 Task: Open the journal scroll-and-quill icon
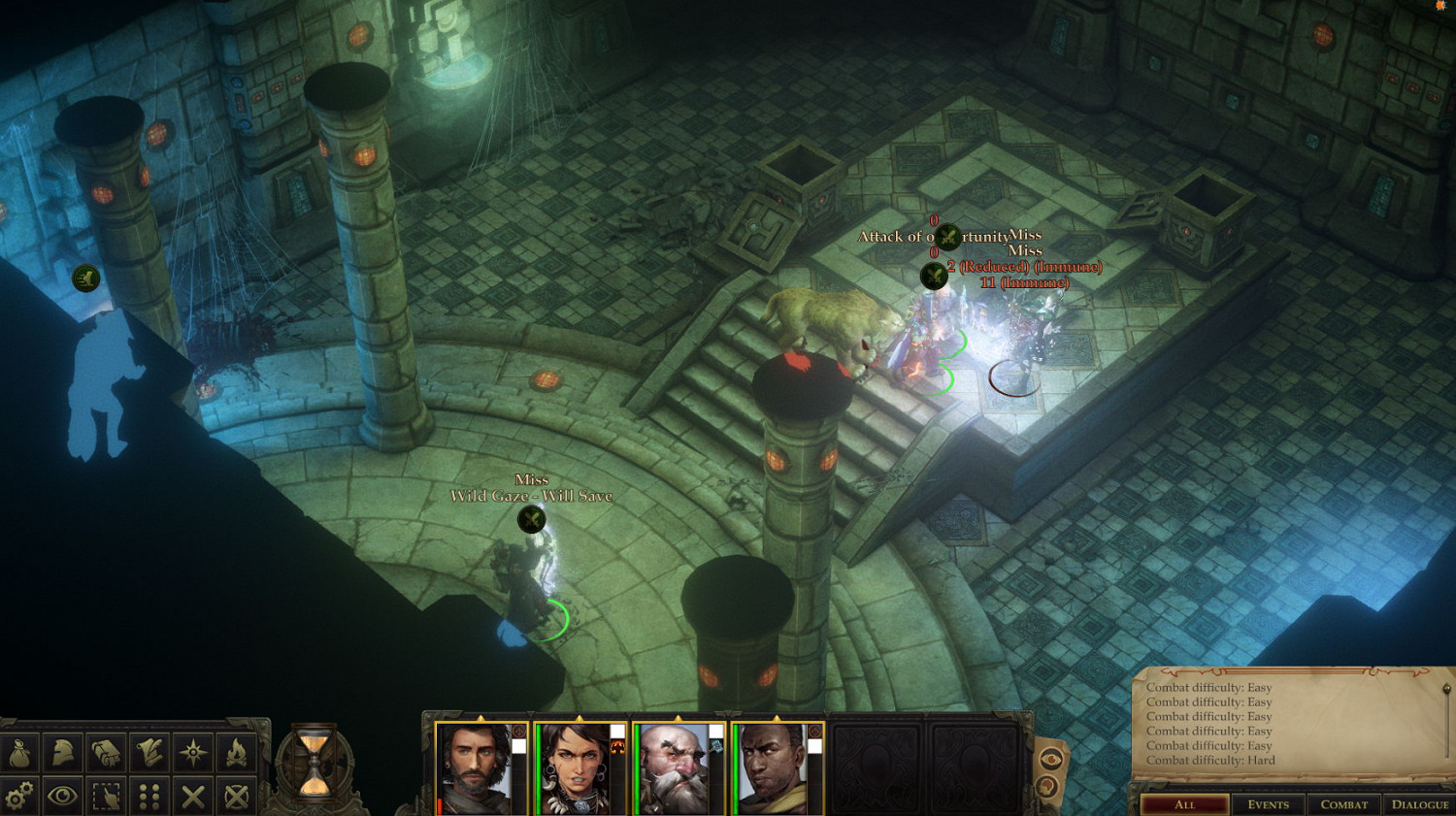(149, 753)
